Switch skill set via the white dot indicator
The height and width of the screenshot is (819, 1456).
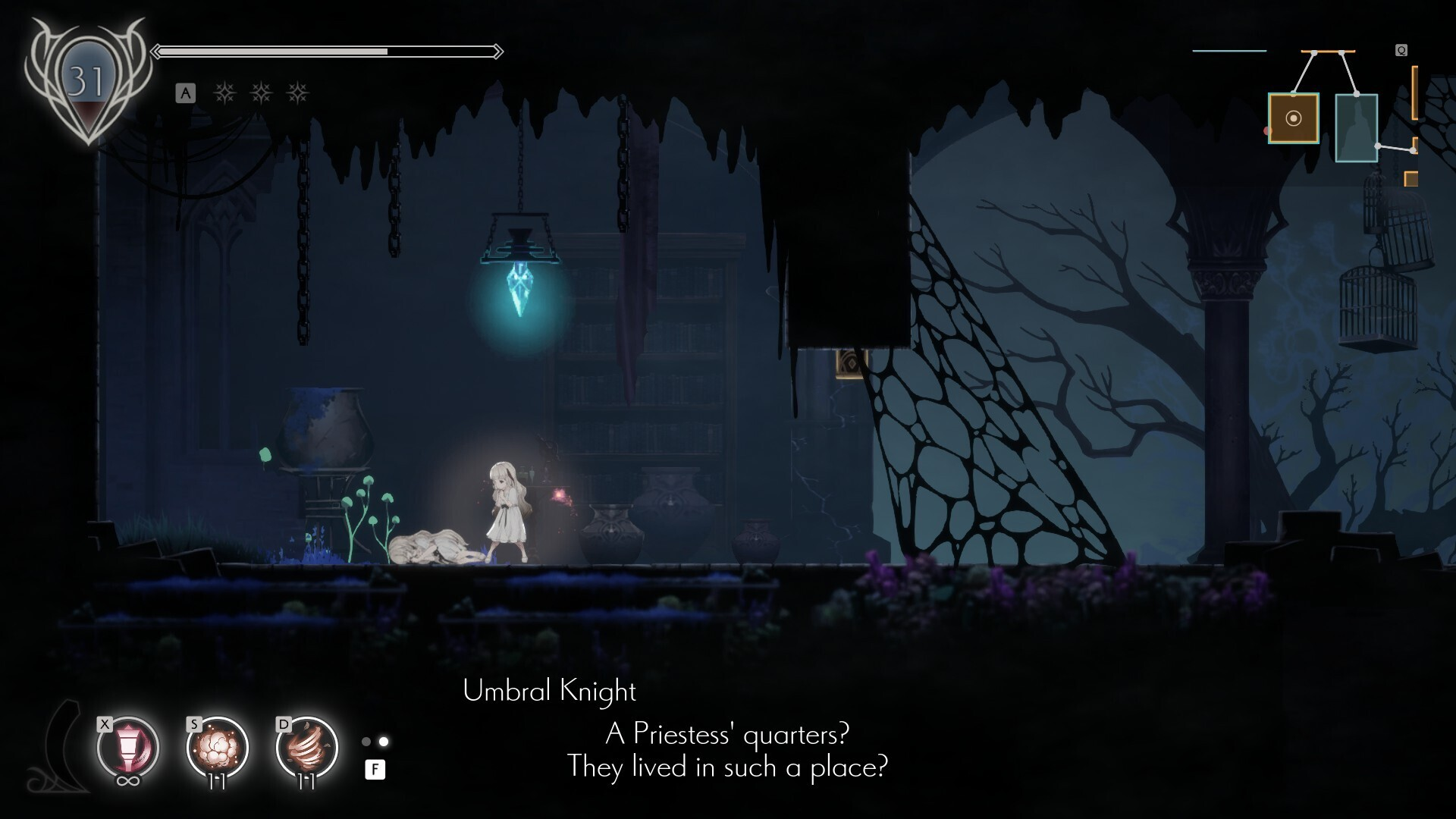pos(384,741)
